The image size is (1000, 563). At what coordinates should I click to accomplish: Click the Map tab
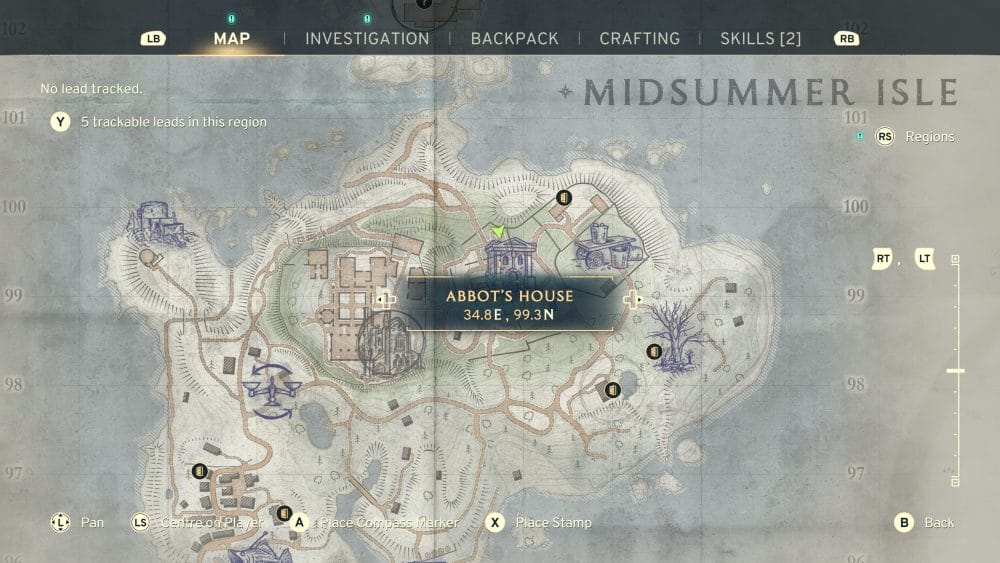click(232, 39)
